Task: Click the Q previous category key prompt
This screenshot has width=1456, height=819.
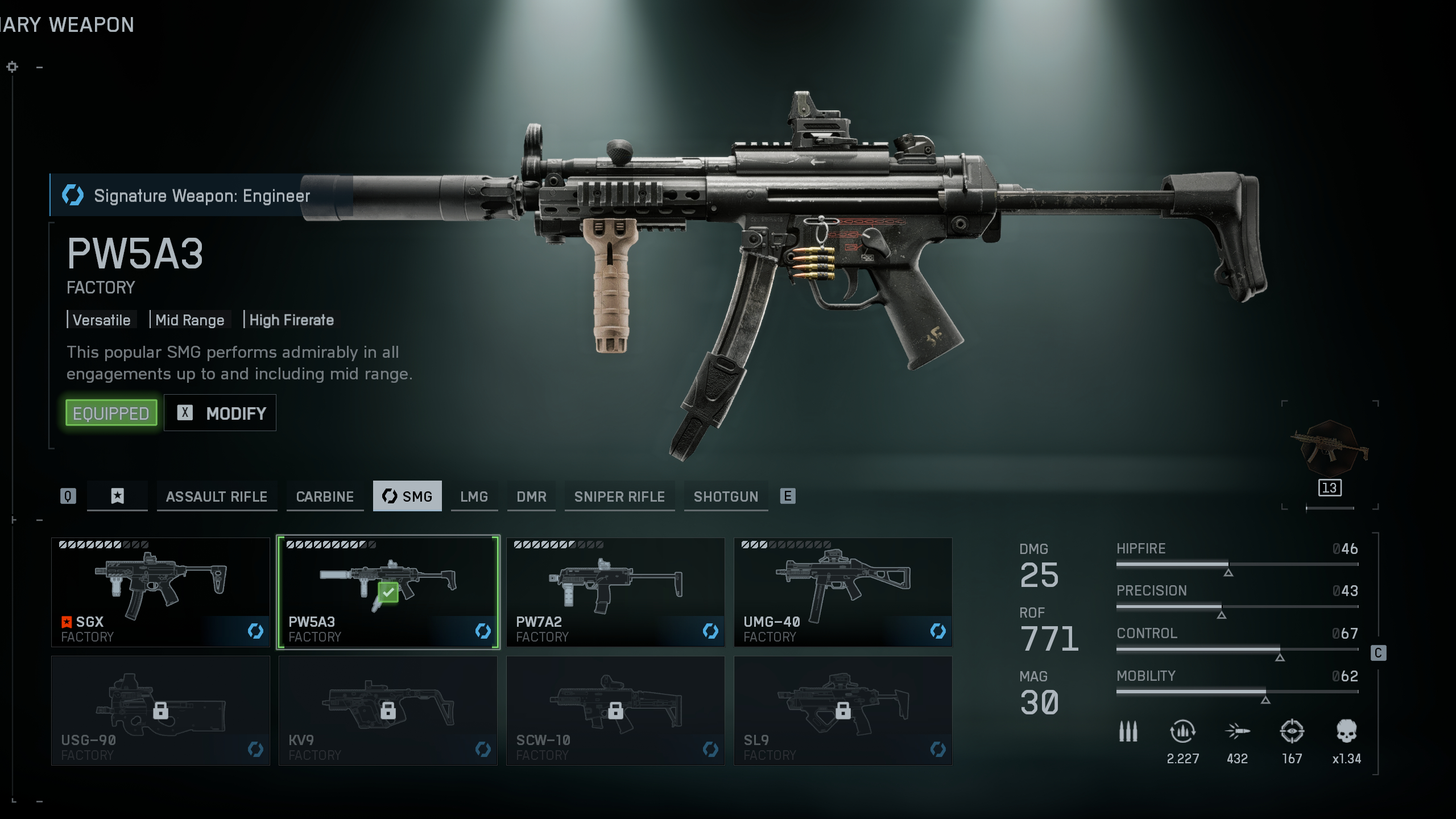Action: [x=68, y=496]
